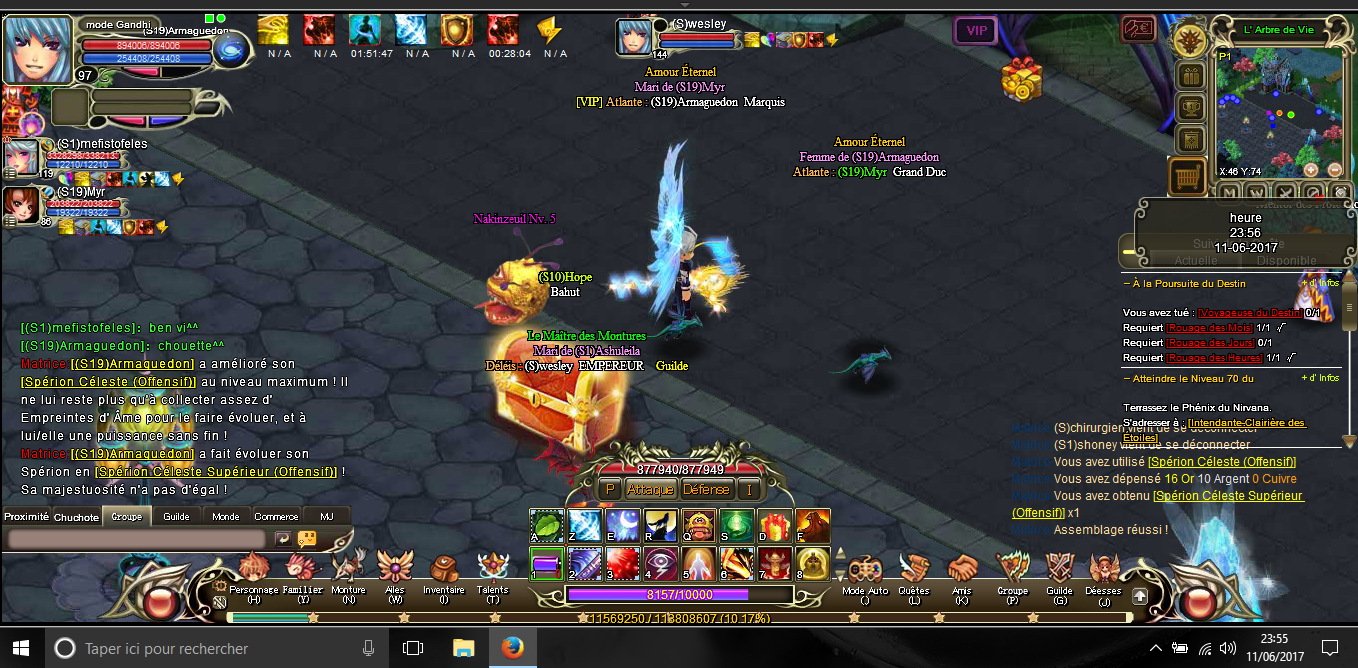The width and height of the screenshot is (1358, 668).
Task: Open the Familier pet menu
Action: point(302,571)
